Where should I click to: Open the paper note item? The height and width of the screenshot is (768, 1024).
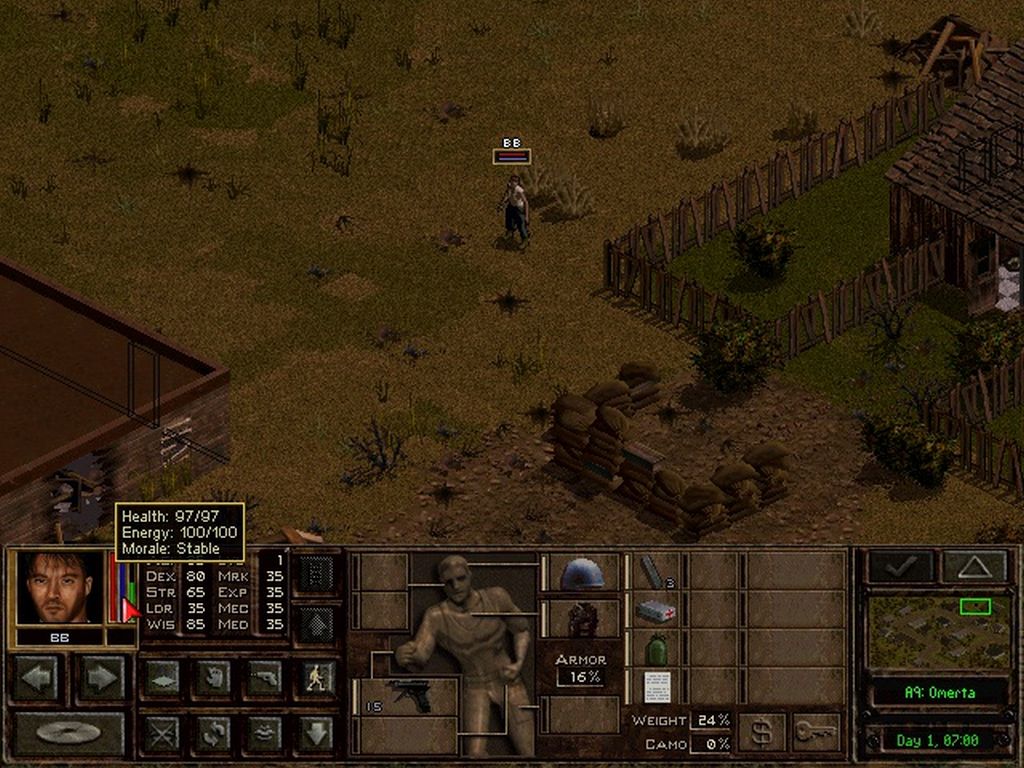[x=655, y=686]
